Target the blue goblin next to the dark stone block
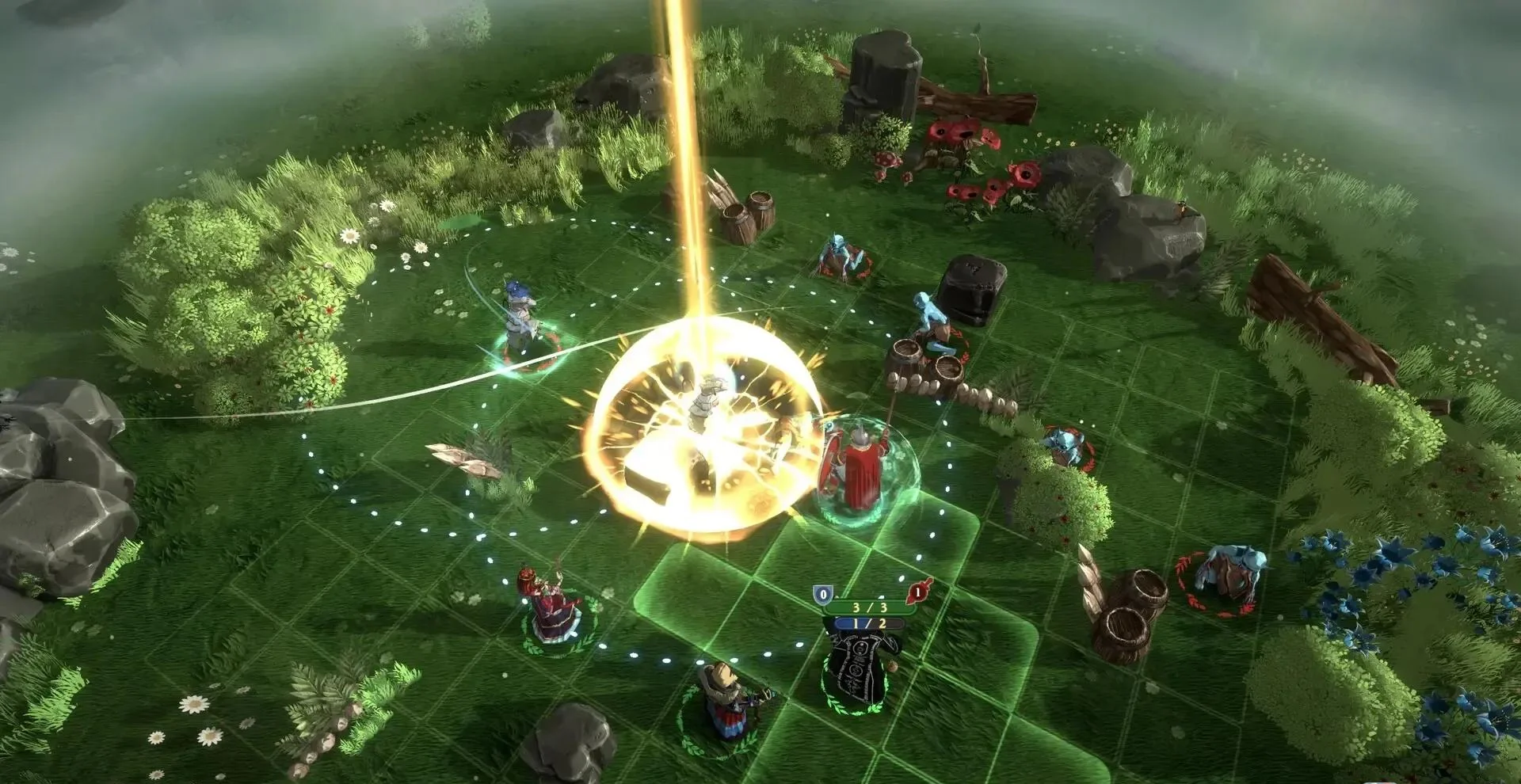 (x=932, y=325)
